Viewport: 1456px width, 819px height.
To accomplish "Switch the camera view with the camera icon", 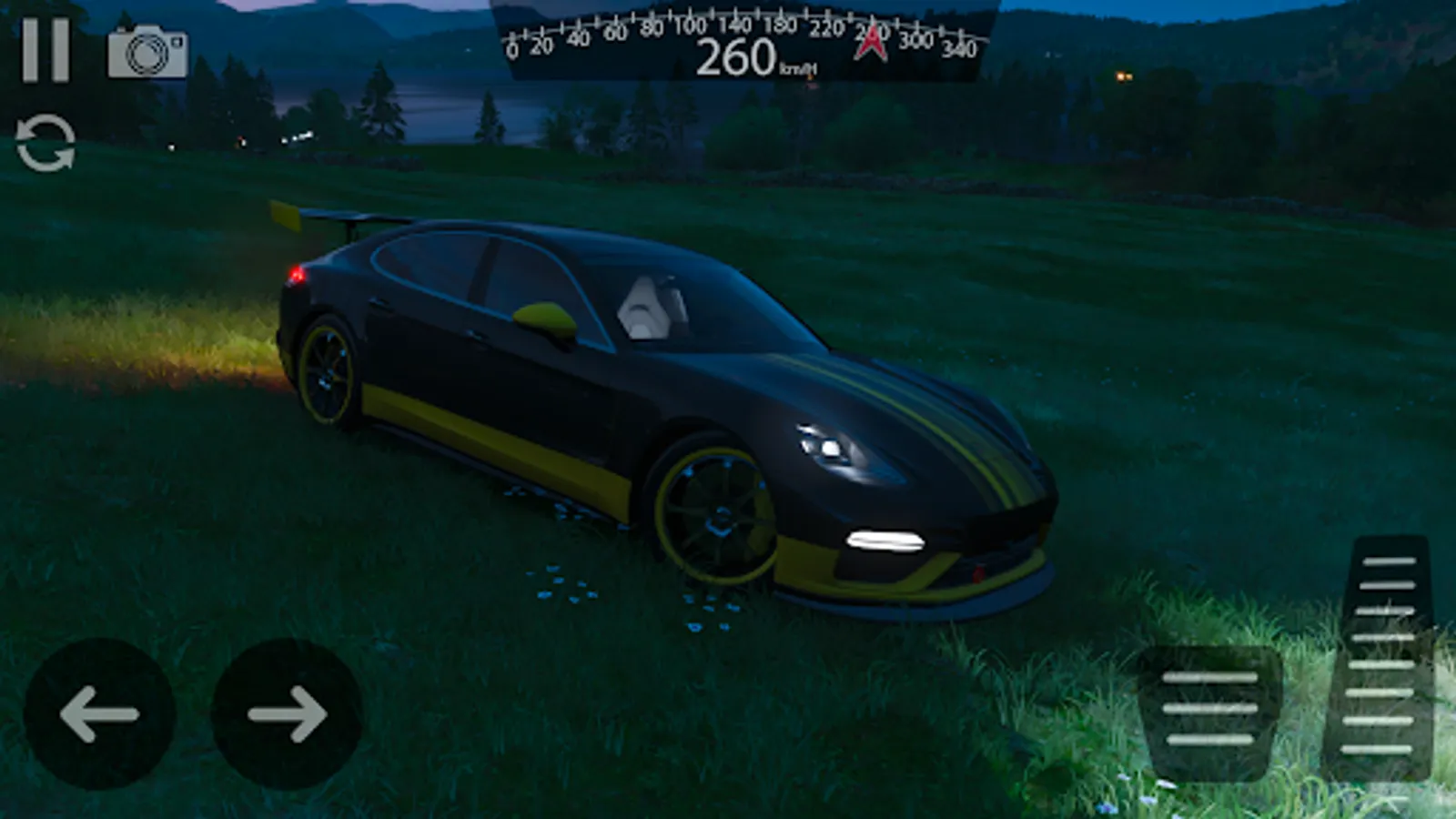I will (x=147, y=53).
